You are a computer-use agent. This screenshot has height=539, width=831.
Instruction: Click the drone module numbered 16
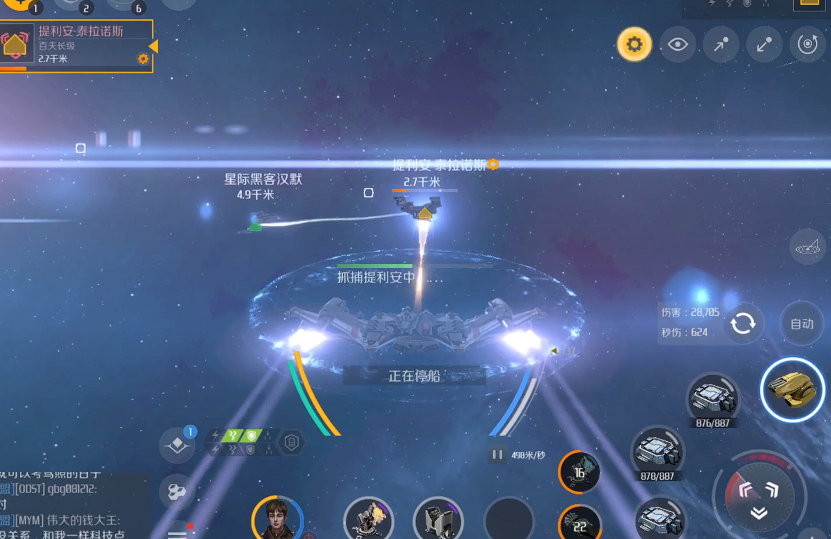click(579, 471)
